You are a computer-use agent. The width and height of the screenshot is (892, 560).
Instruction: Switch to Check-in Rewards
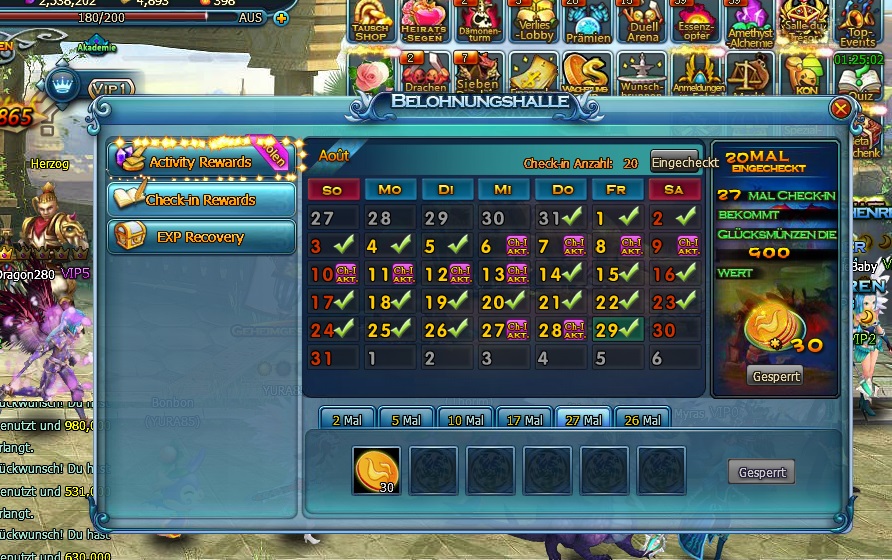tap(200, 200)
